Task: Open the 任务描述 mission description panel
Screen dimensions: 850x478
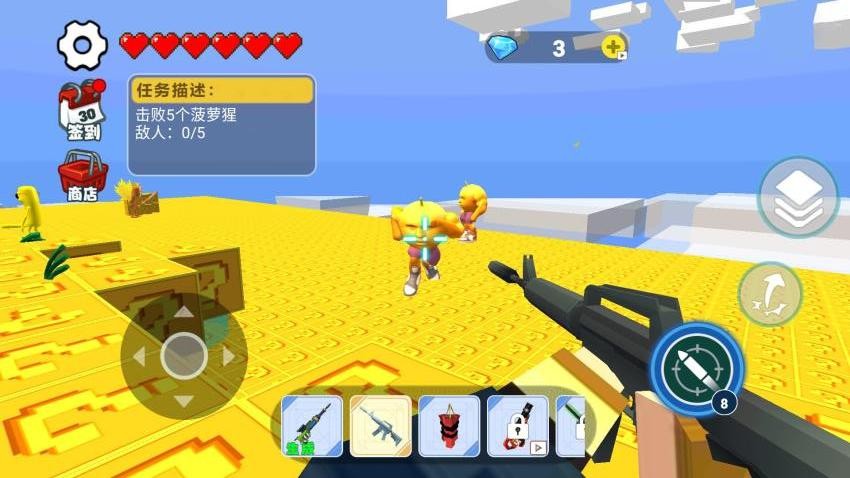Action: [221, 125]
